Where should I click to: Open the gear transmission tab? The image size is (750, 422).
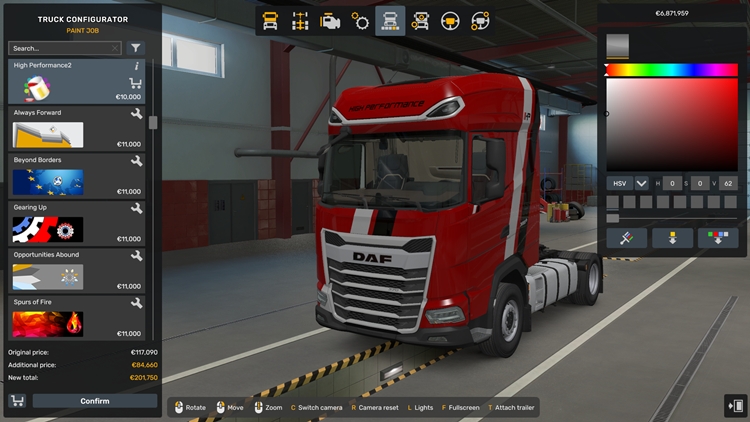360,21
